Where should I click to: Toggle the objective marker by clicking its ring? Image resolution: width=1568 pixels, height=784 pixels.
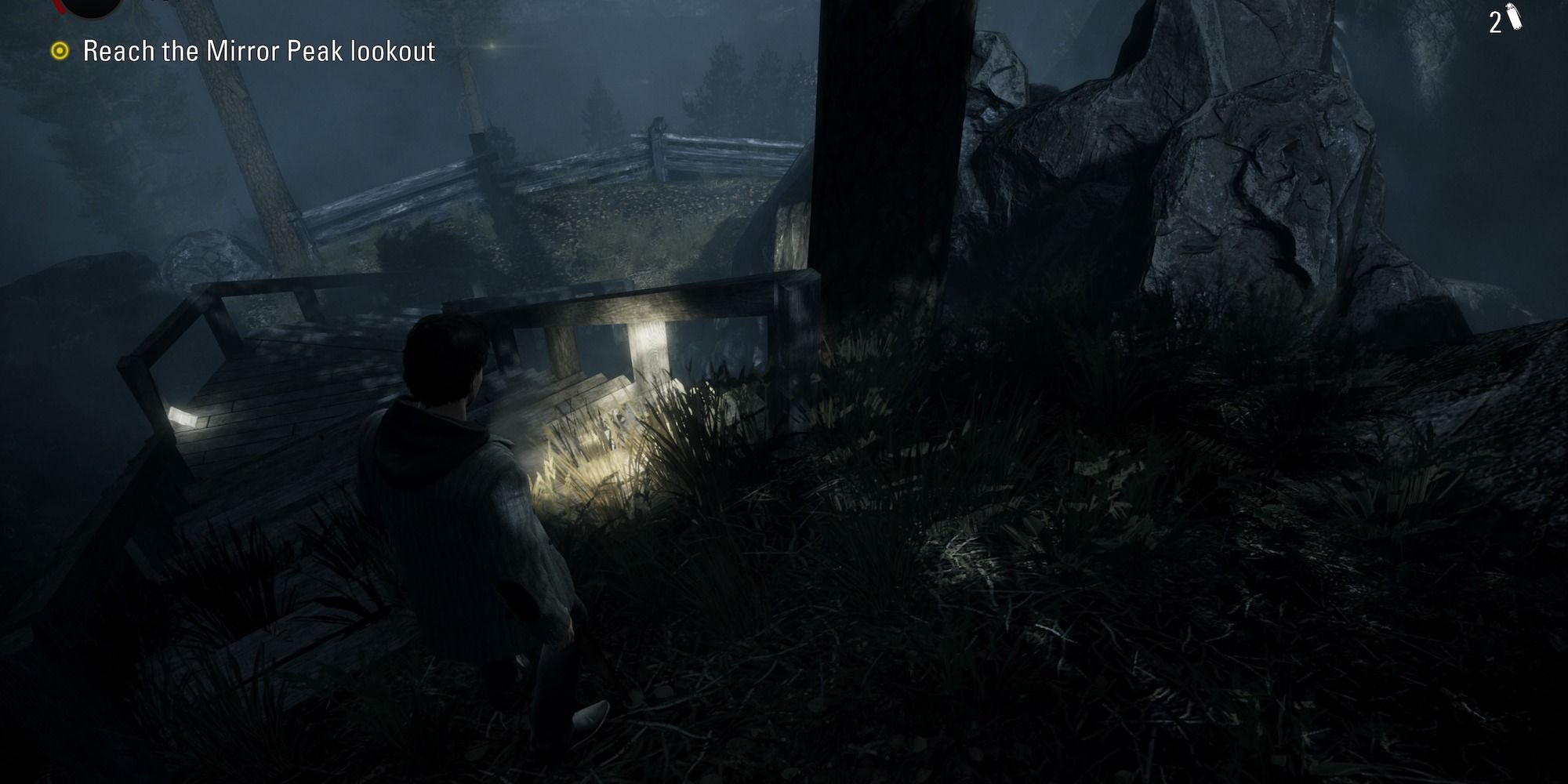click(x=60, y=51)
